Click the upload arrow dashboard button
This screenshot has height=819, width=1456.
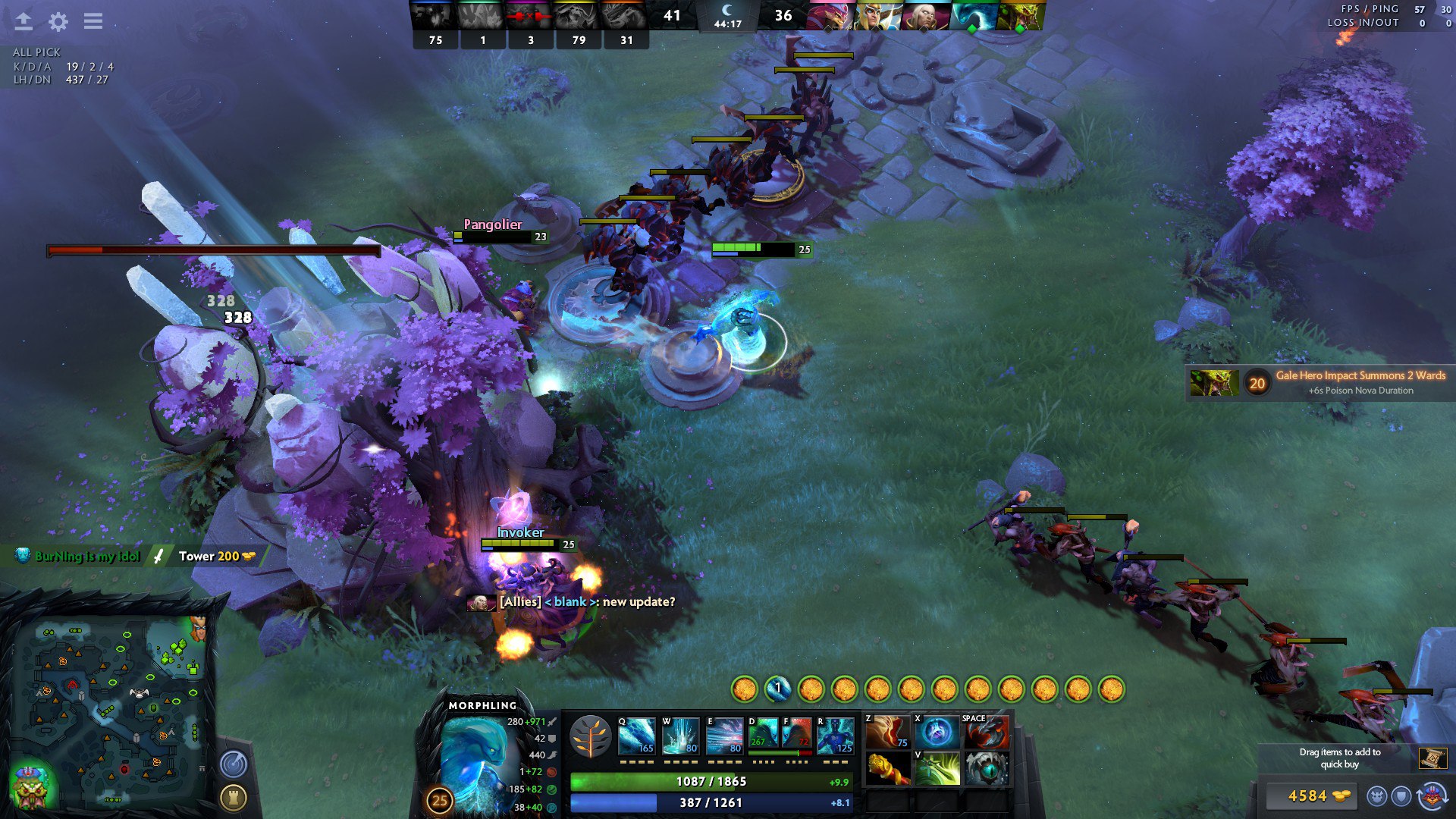(x=24, y=21)
